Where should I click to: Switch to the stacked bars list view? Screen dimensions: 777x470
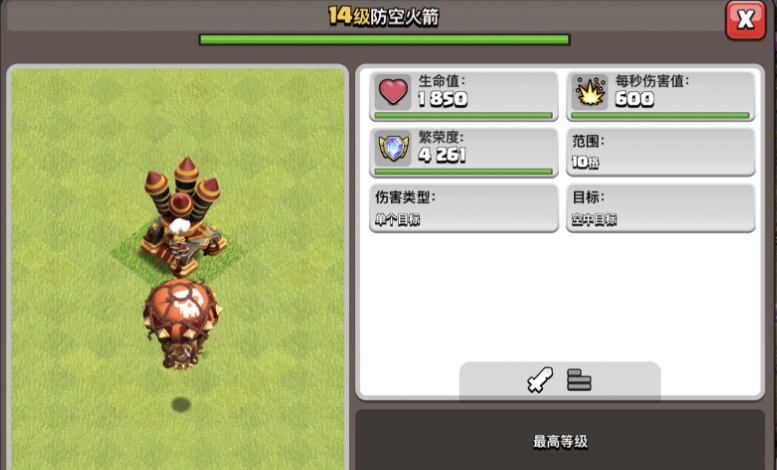click(x=580, y=381)
